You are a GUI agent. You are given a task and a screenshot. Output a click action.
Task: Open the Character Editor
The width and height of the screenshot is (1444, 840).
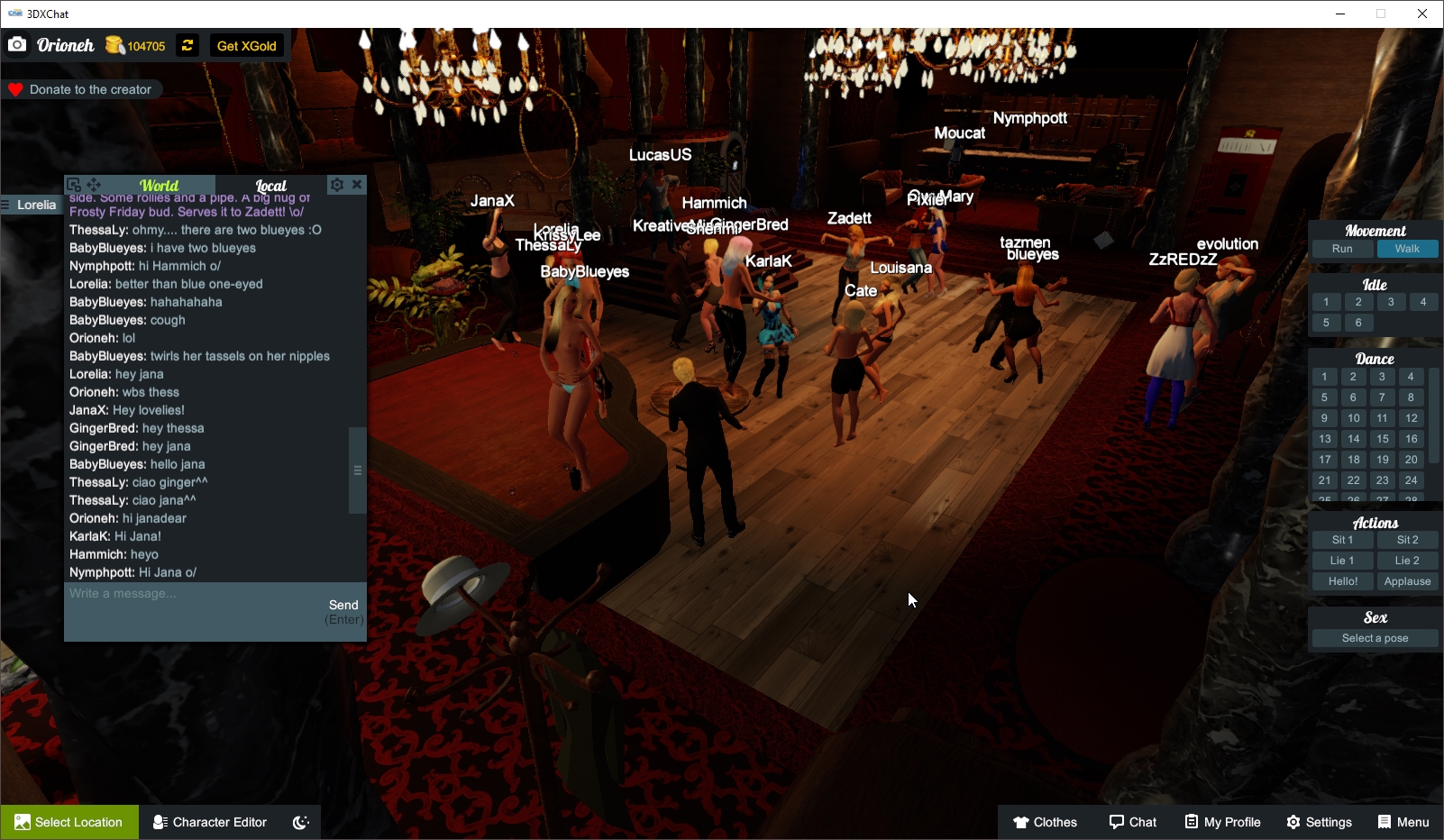click(x=209, y=821)
